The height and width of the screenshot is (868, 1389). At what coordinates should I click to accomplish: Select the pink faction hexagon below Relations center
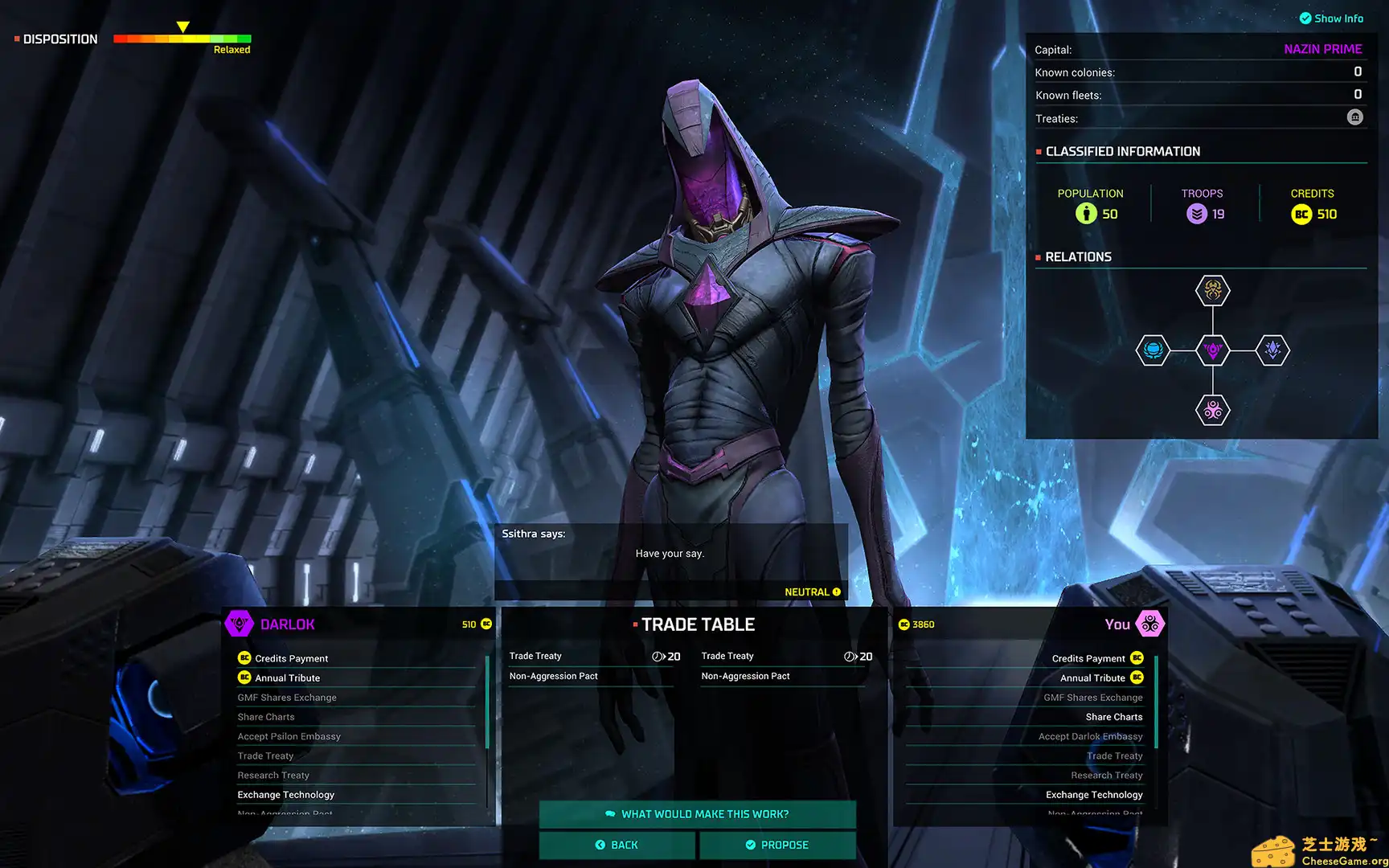[x=1212, y=409]
